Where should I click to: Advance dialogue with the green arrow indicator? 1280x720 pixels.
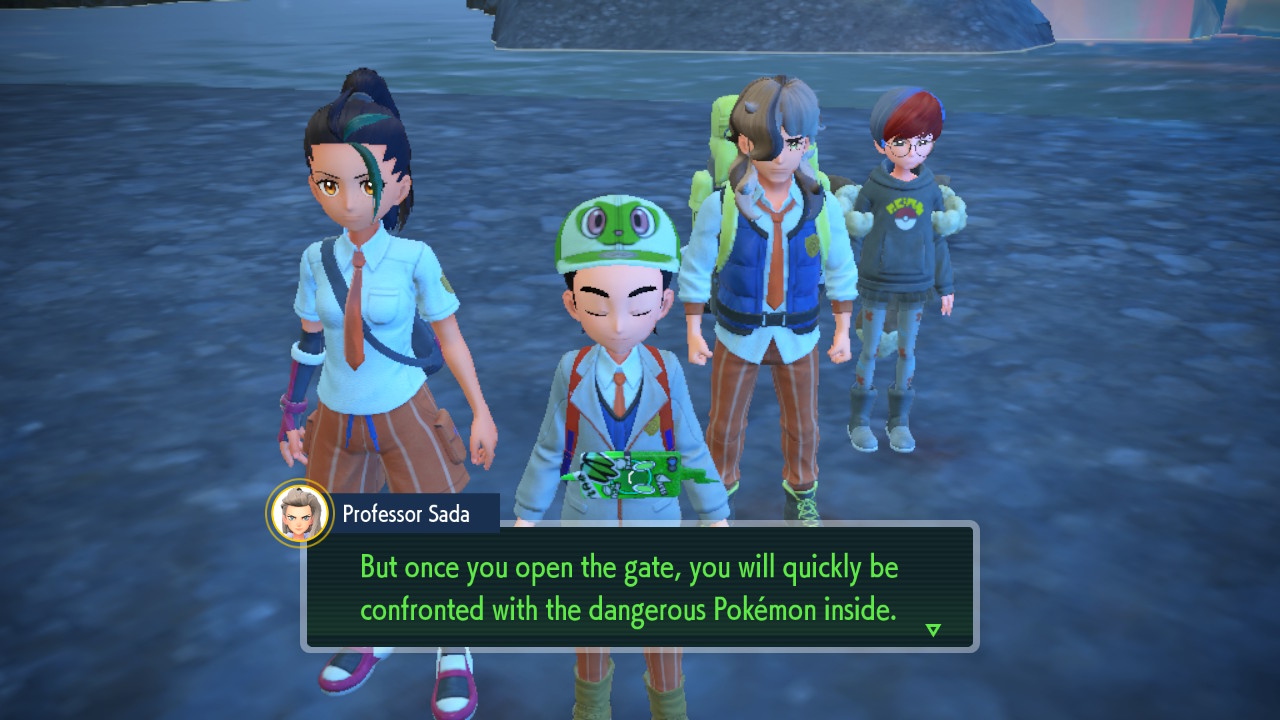click(933, 630)
